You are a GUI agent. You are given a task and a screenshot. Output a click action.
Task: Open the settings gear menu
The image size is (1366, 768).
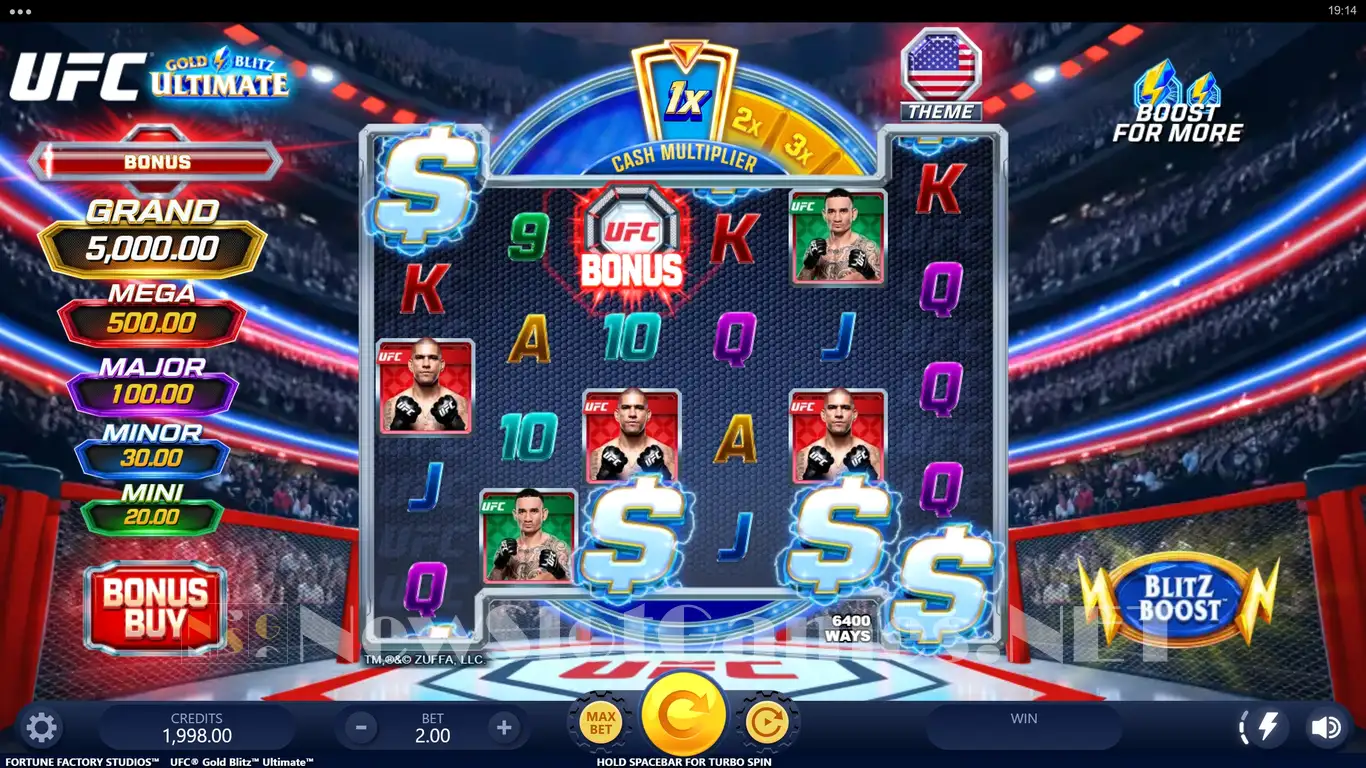pos(41,727)
